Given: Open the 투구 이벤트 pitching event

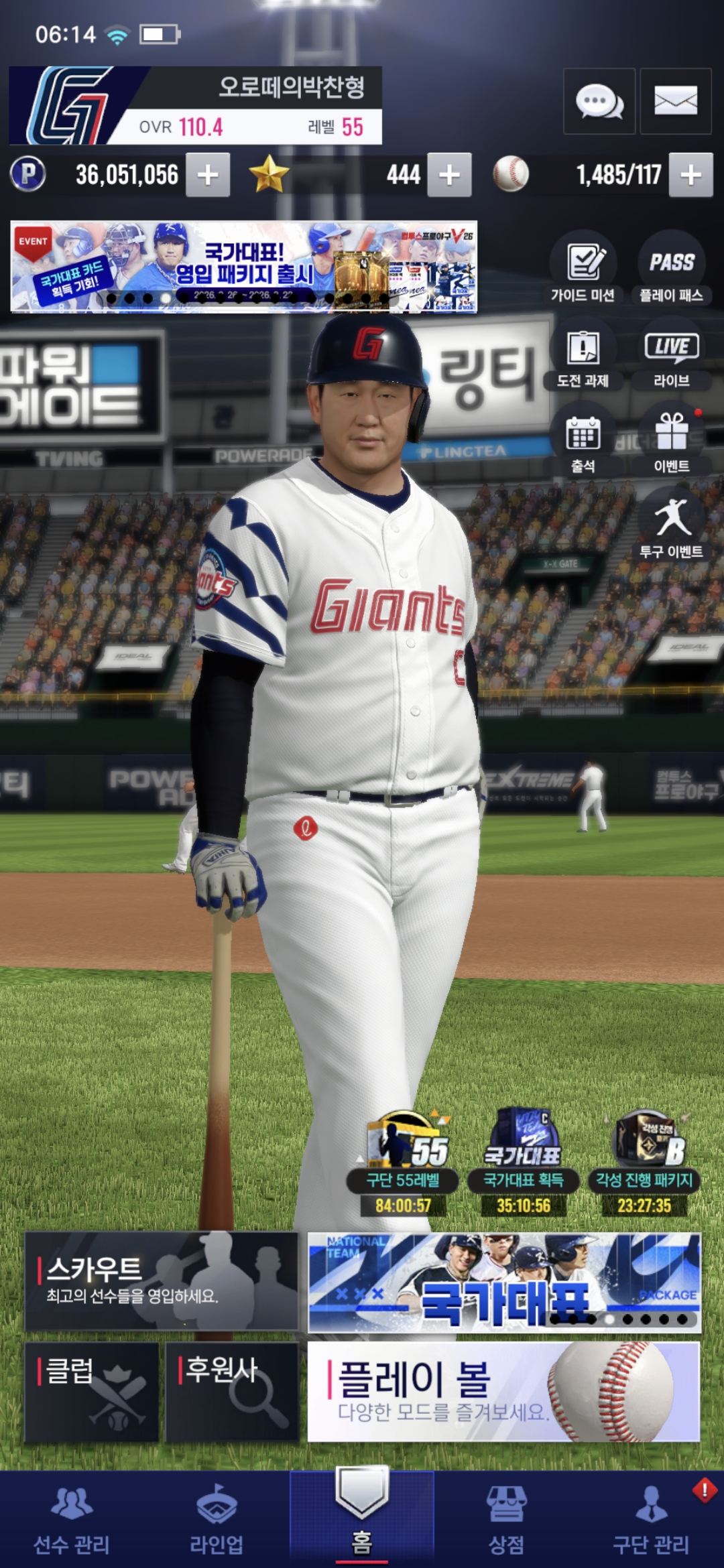Looking at the screenshot, I should point(671,527).
